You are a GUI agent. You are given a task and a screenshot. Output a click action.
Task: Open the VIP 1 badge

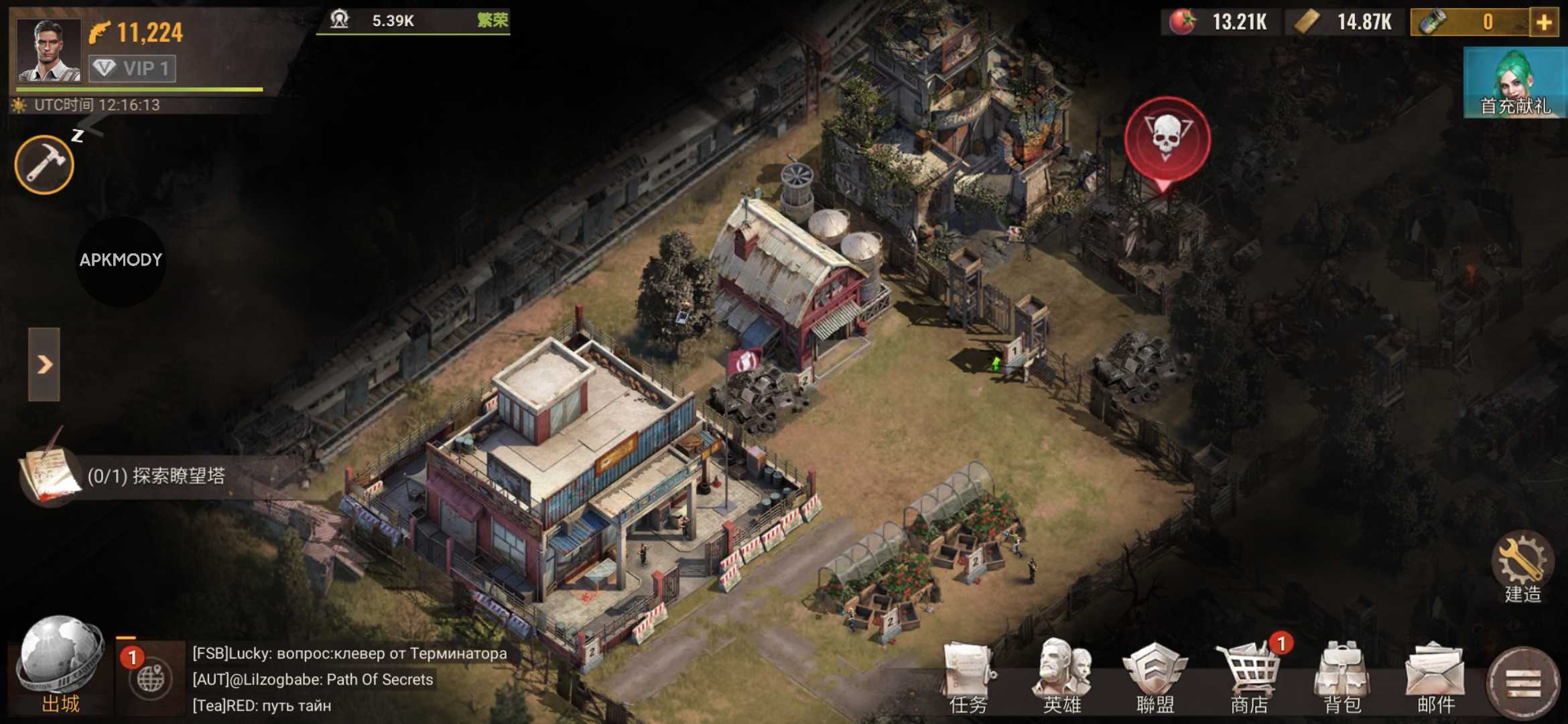(x=133, y=68)
